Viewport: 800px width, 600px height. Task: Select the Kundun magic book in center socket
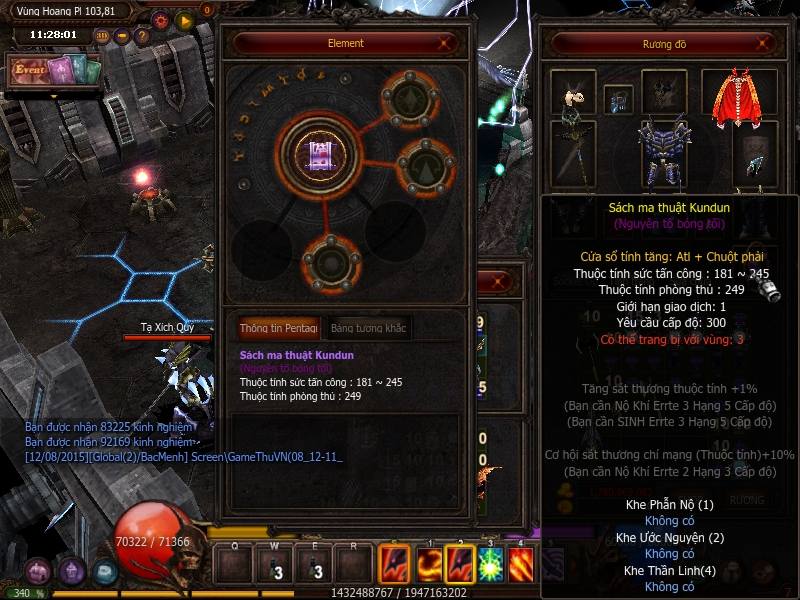[321, 154]
